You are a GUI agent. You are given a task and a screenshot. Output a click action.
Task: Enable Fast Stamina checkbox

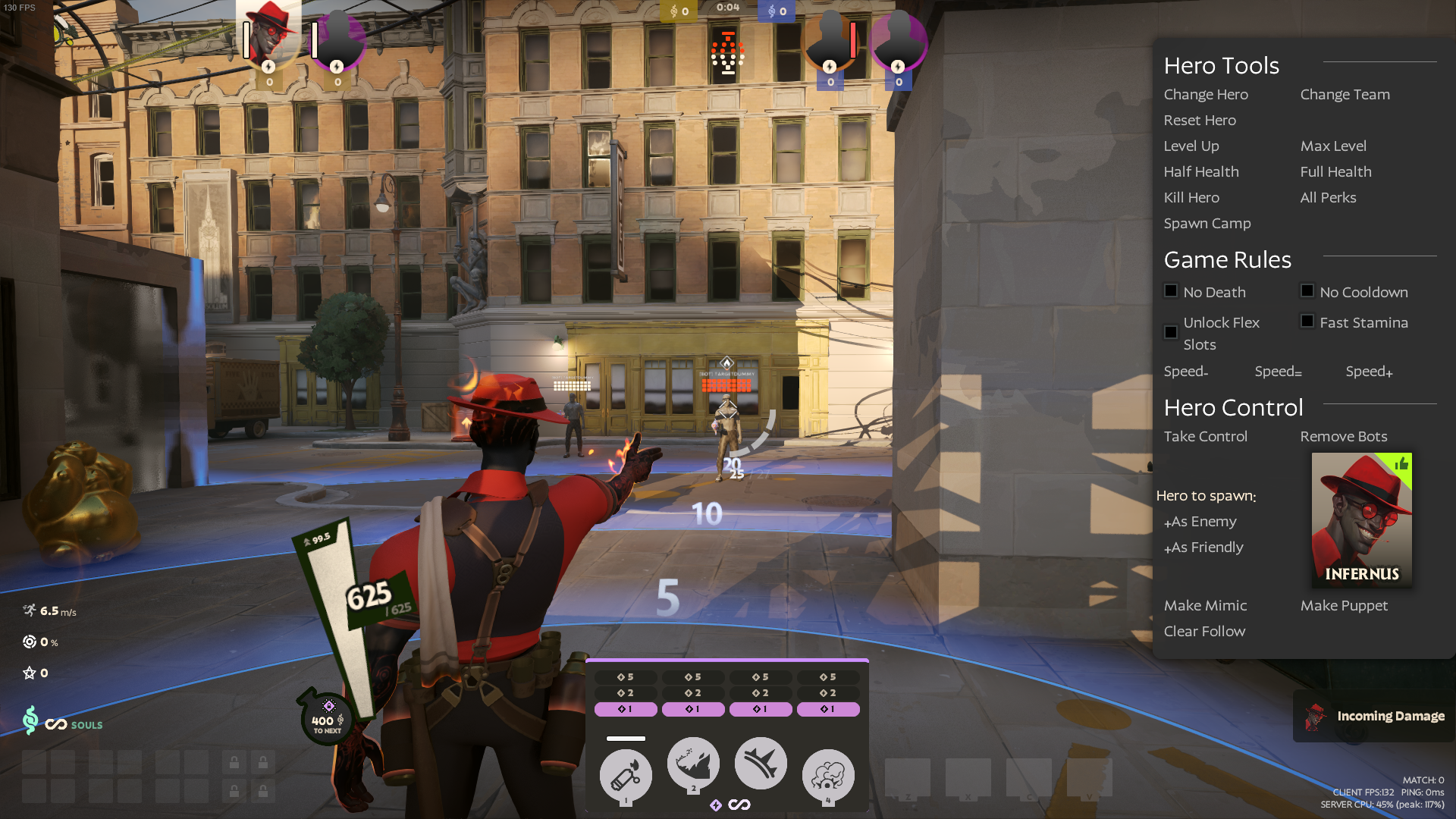point(1307,322)
